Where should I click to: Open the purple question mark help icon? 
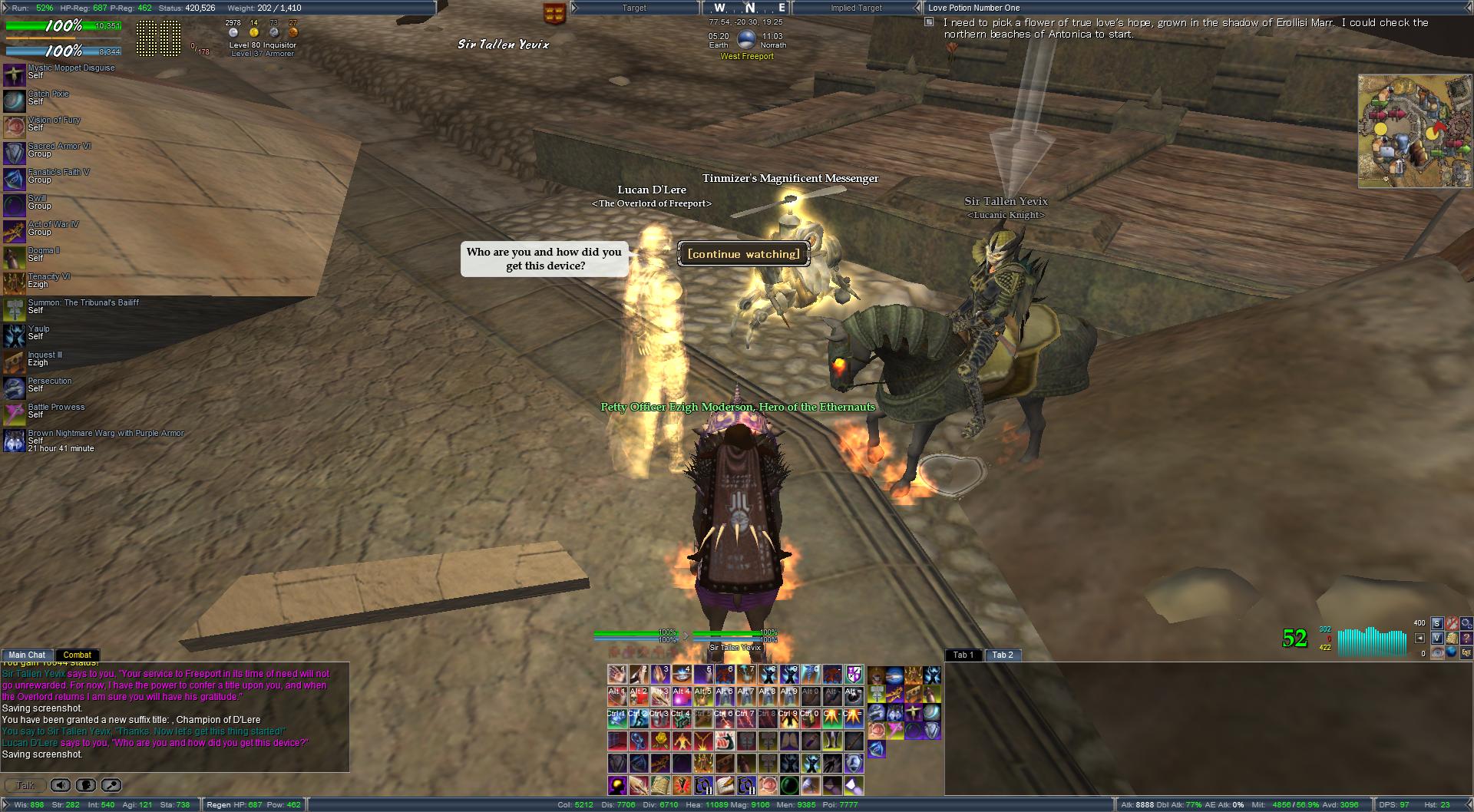(1466, 638)
